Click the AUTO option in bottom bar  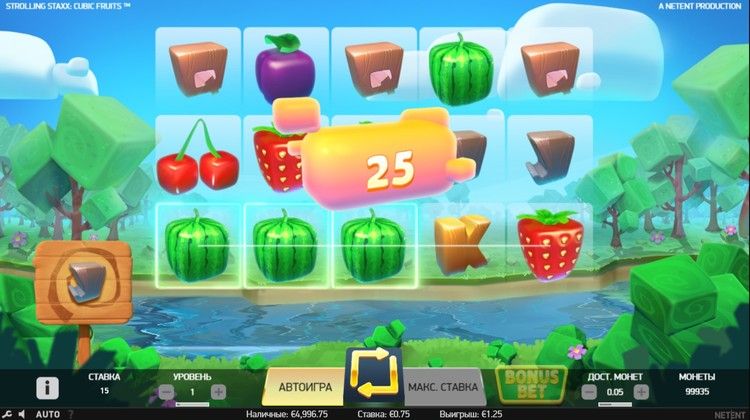(x=47, y=413)
